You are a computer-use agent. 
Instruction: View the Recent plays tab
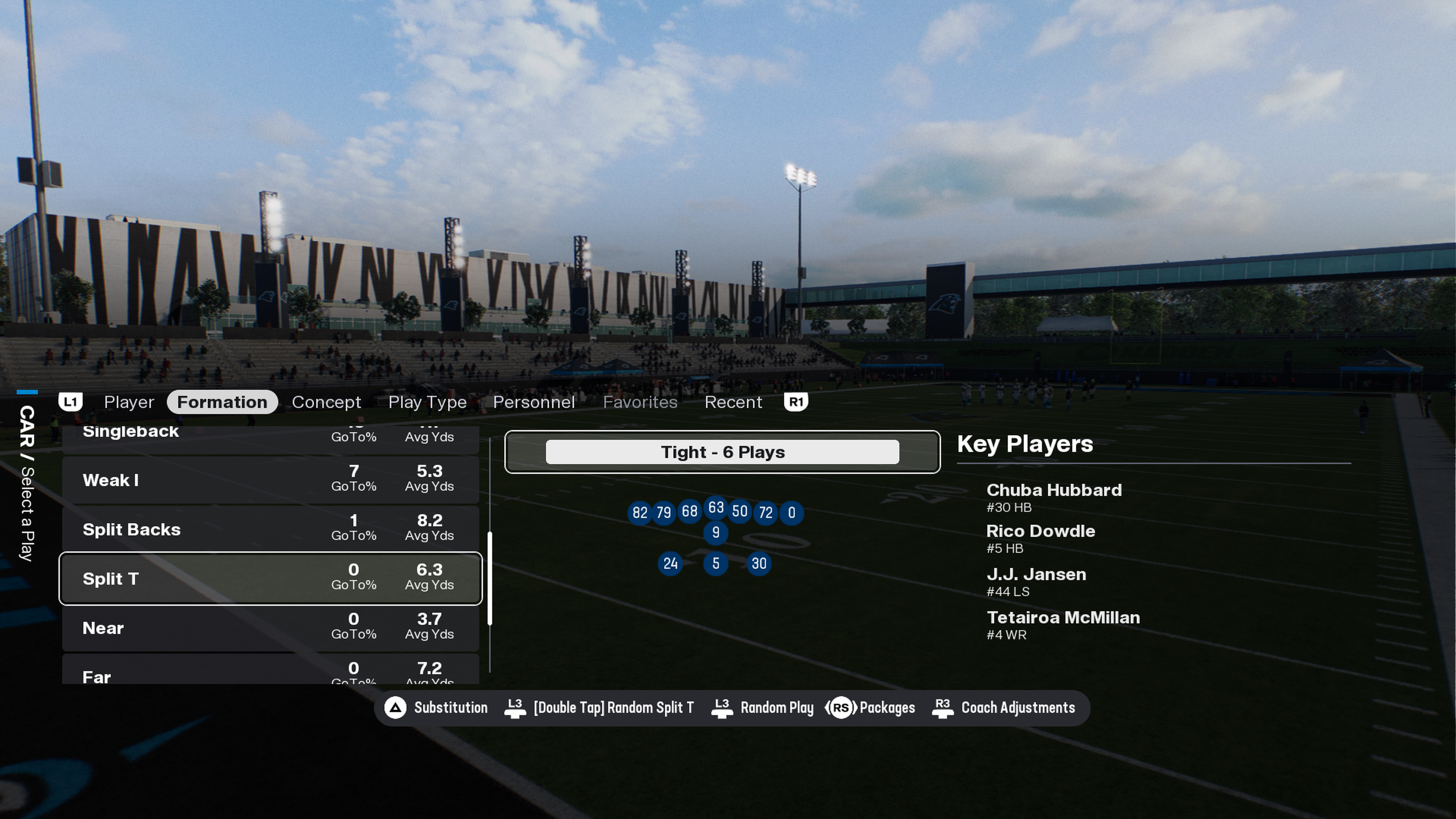click(733, 402)
